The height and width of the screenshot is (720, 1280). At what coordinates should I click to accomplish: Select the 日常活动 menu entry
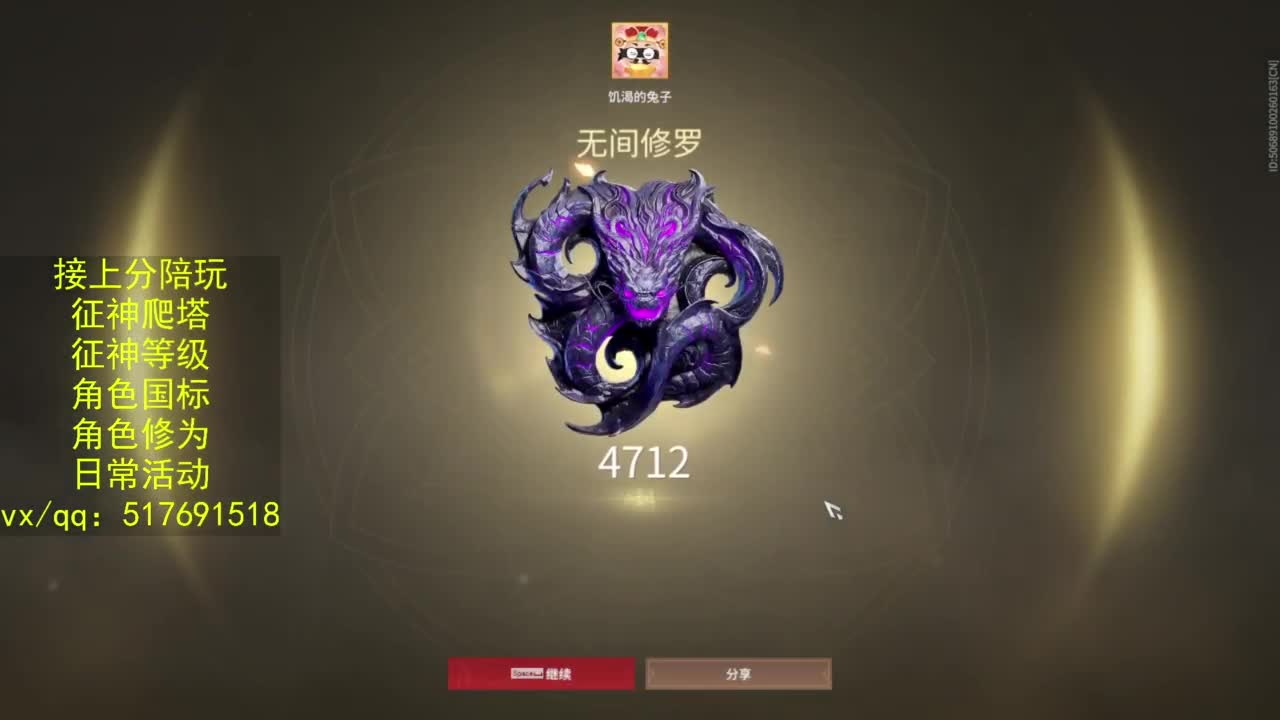click(x=140, y=470)
